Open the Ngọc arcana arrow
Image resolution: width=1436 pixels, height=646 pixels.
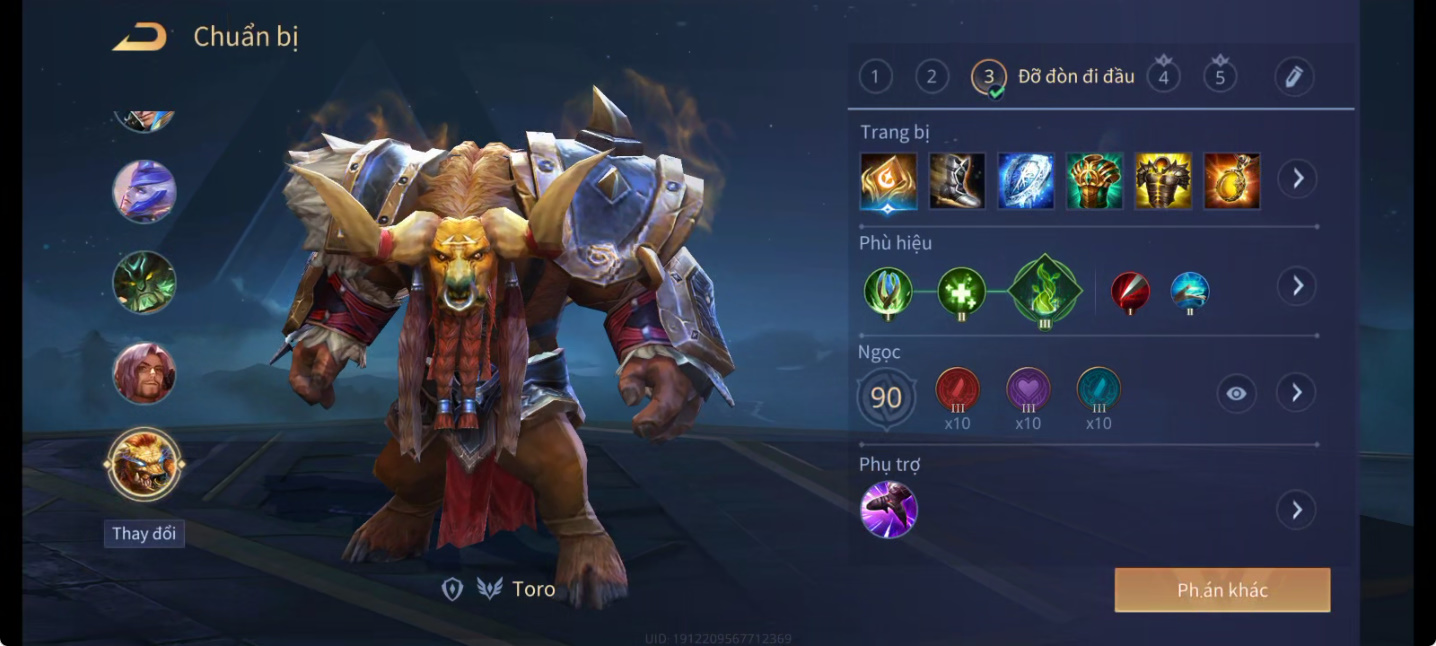click(1297, 393)
